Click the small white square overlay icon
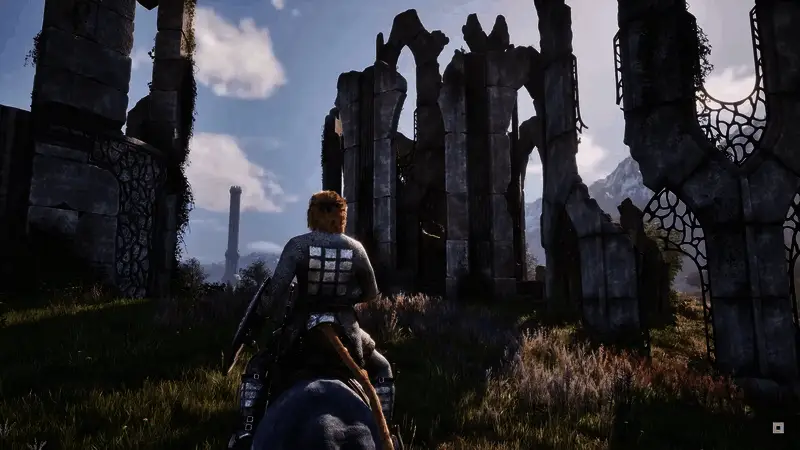The height and width of the screenshot is (450, 800). tap(778, 427)
